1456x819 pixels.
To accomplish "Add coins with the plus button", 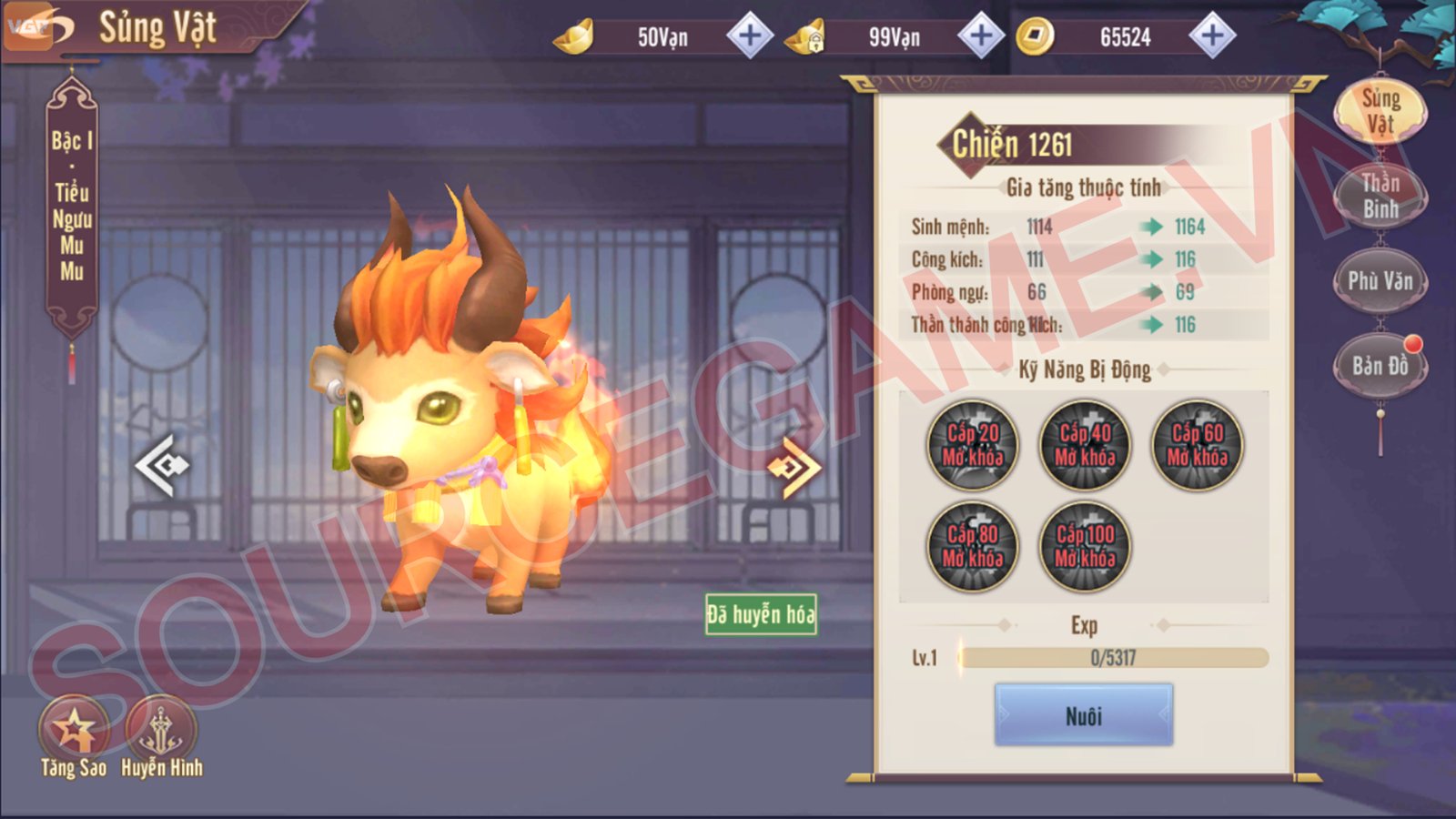I will [x=1212, y=36].
